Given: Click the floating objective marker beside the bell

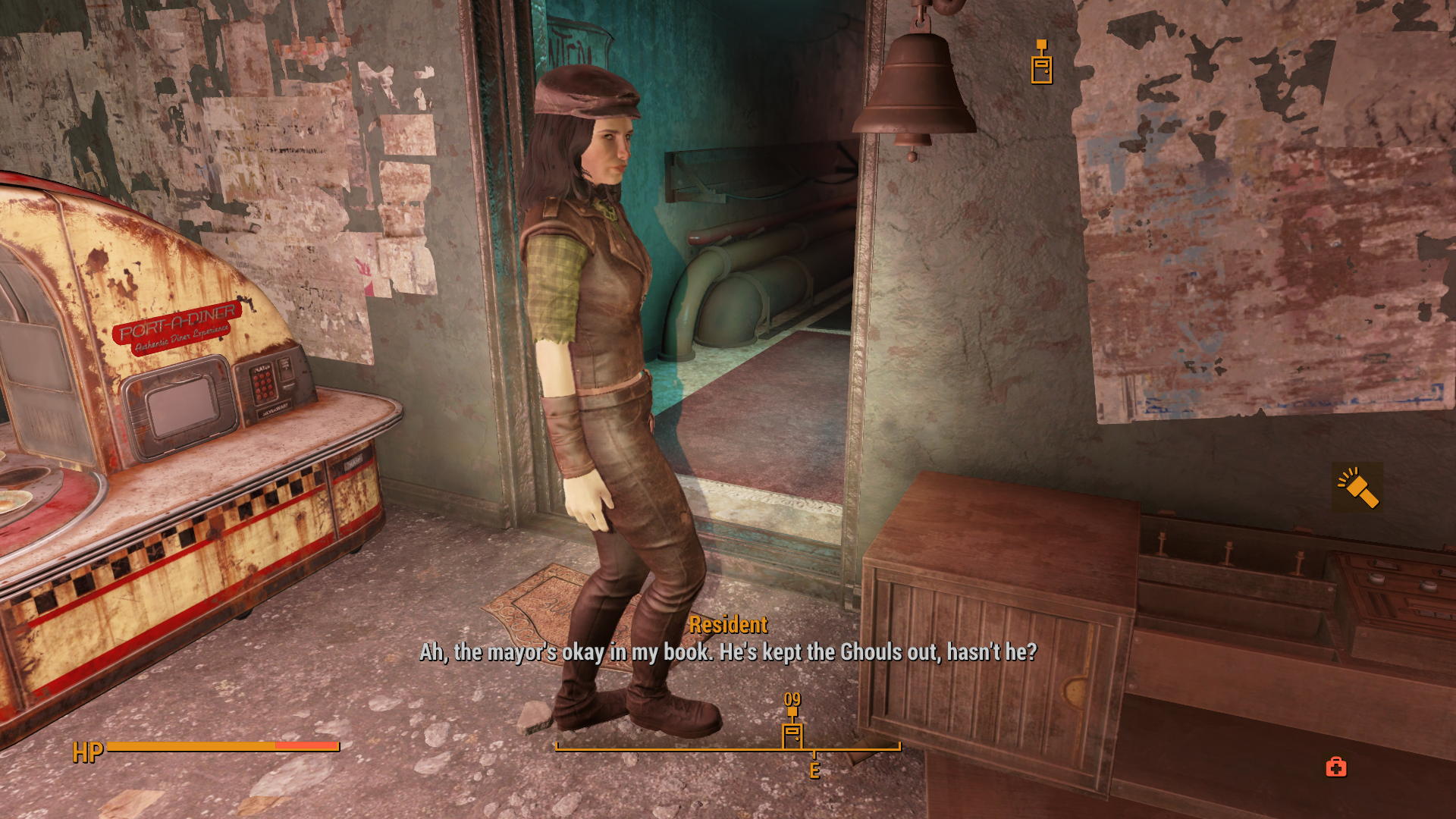Looking at the screenshot, I should [x=1041, y=64].
